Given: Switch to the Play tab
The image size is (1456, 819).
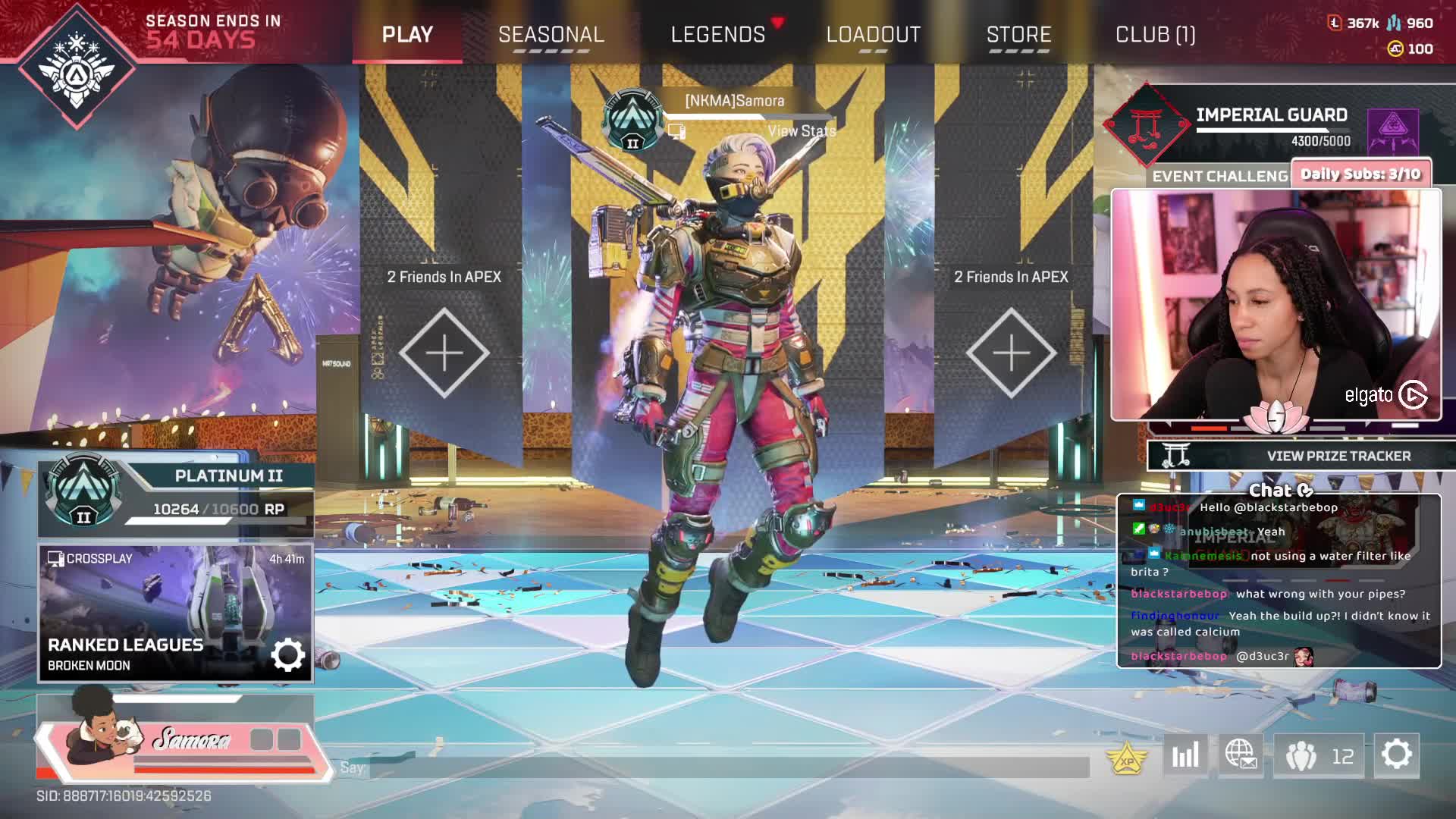Looking at the screenshot, I should pyautogui.click(x=407, y=35).
